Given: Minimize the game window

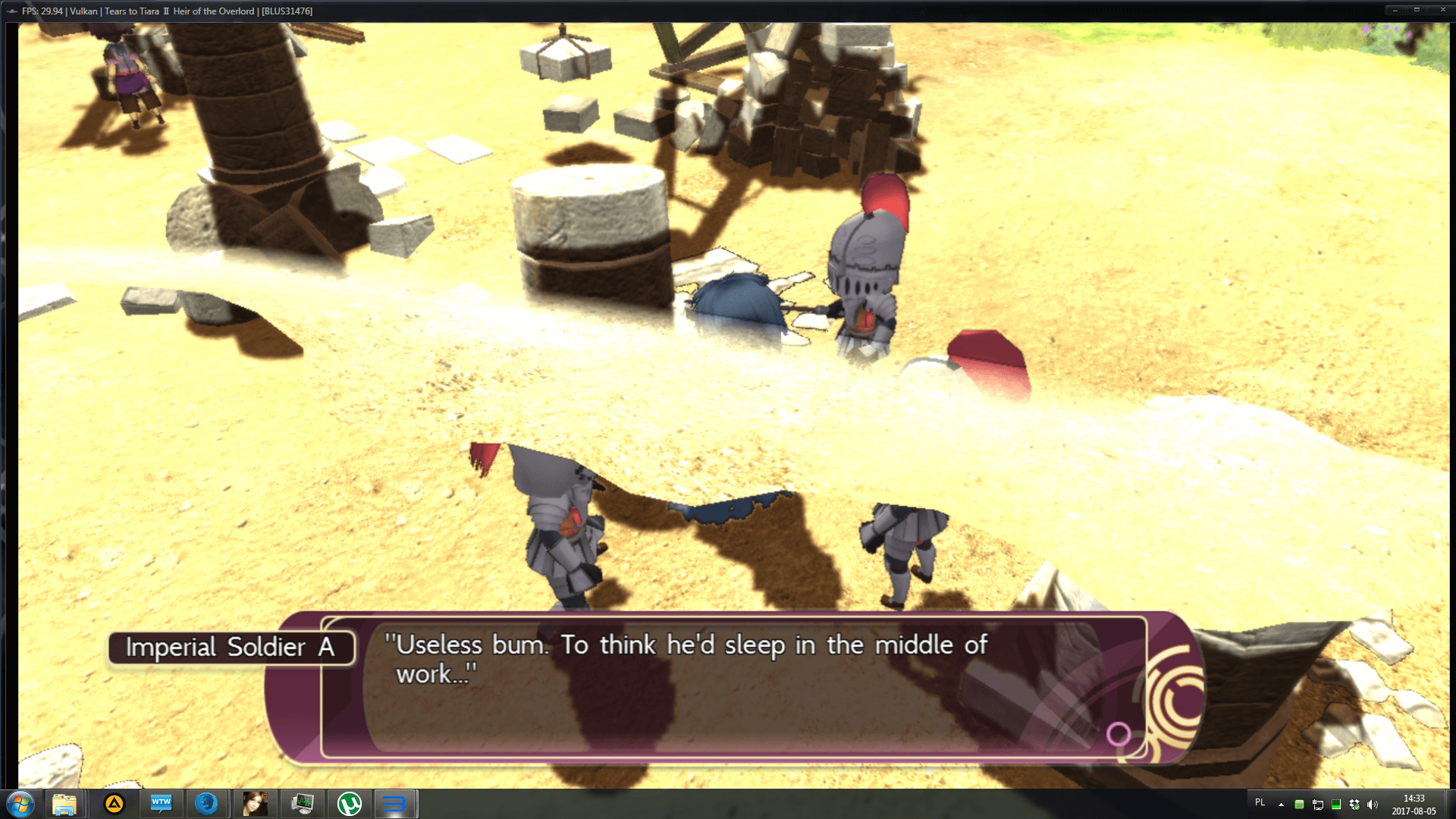Looking at the screenshot, I should (x=1395, y=10).
